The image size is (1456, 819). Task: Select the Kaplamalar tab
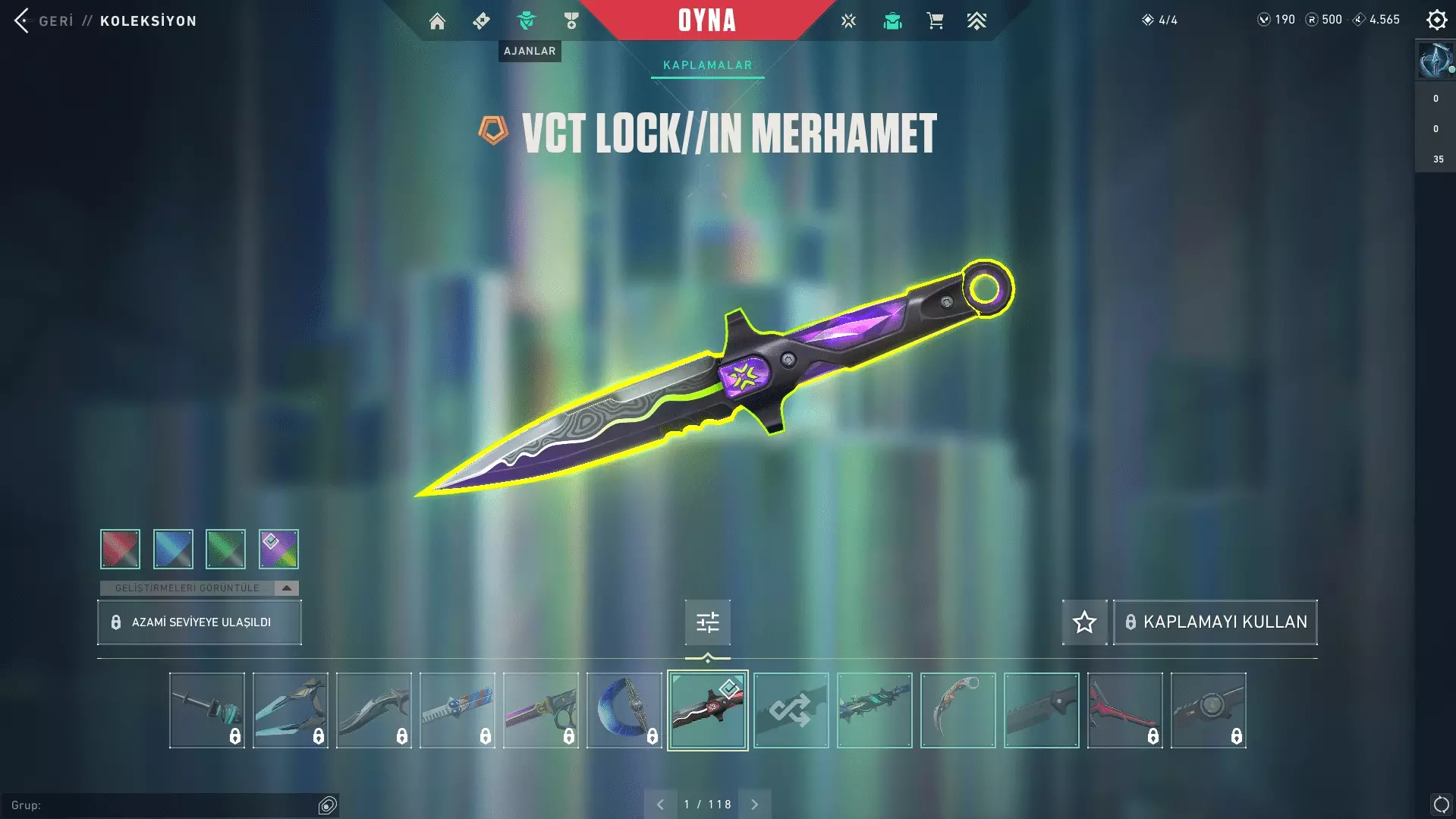pos(707,65)
